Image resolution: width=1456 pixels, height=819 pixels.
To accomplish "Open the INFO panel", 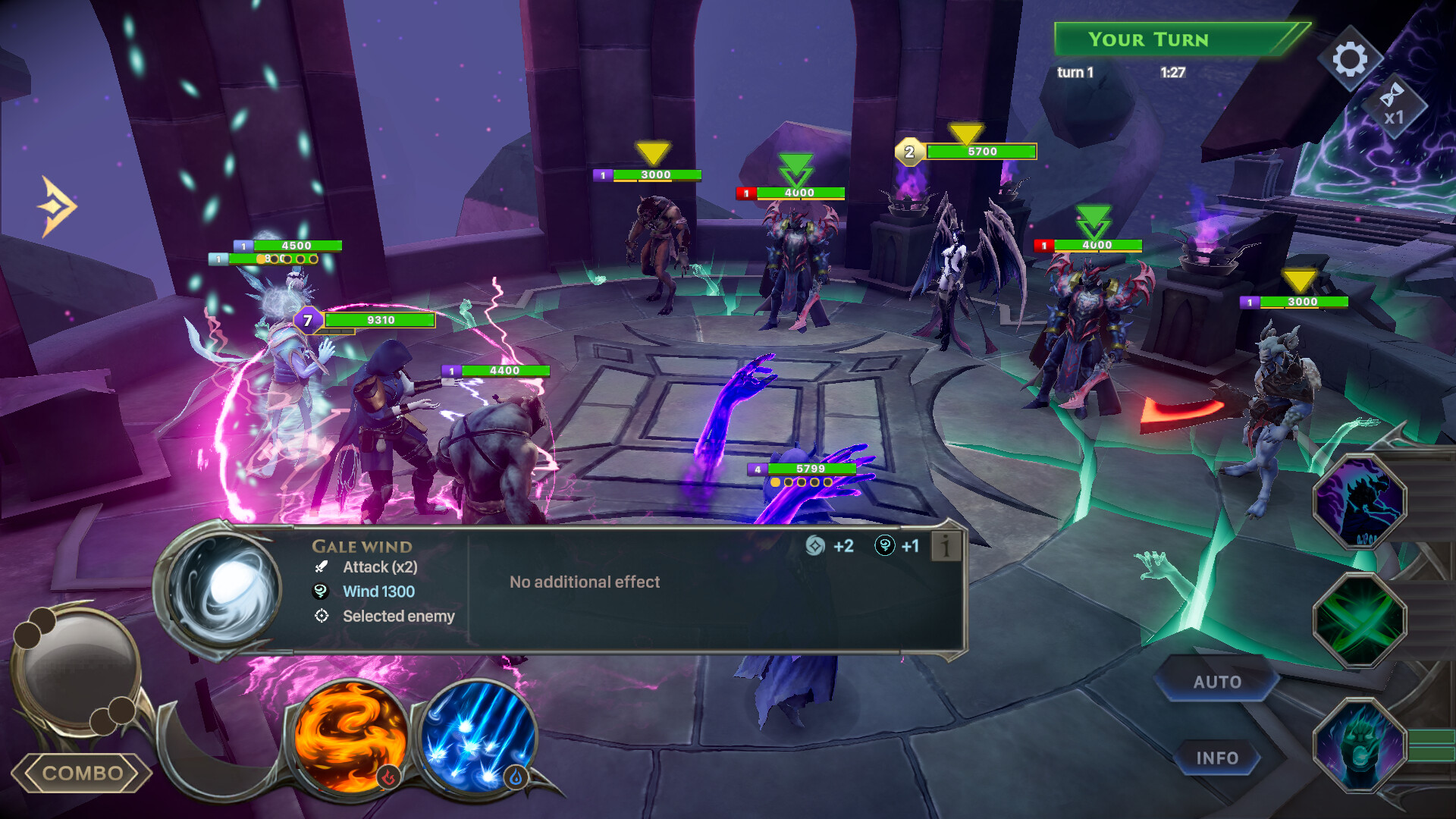I will click(1217, 758).
